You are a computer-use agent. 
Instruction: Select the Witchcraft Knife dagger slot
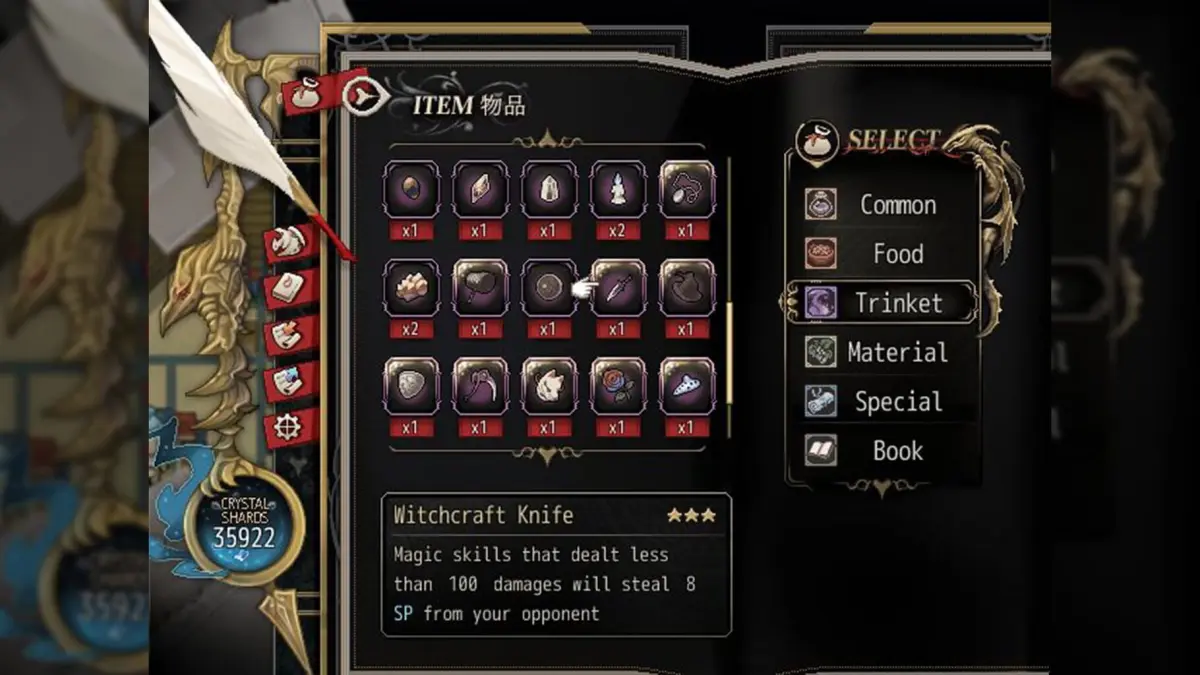point(618,287)
